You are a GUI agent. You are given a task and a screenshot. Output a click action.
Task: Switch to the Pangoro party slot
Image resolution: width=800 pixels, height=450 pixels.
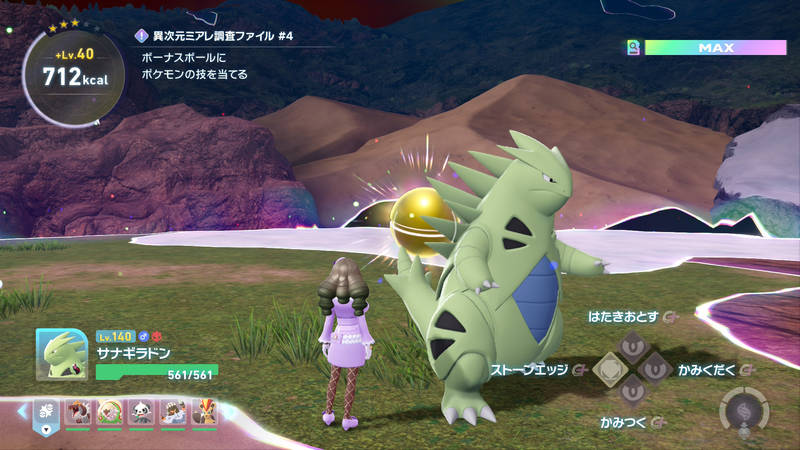[x=142, y=411]
